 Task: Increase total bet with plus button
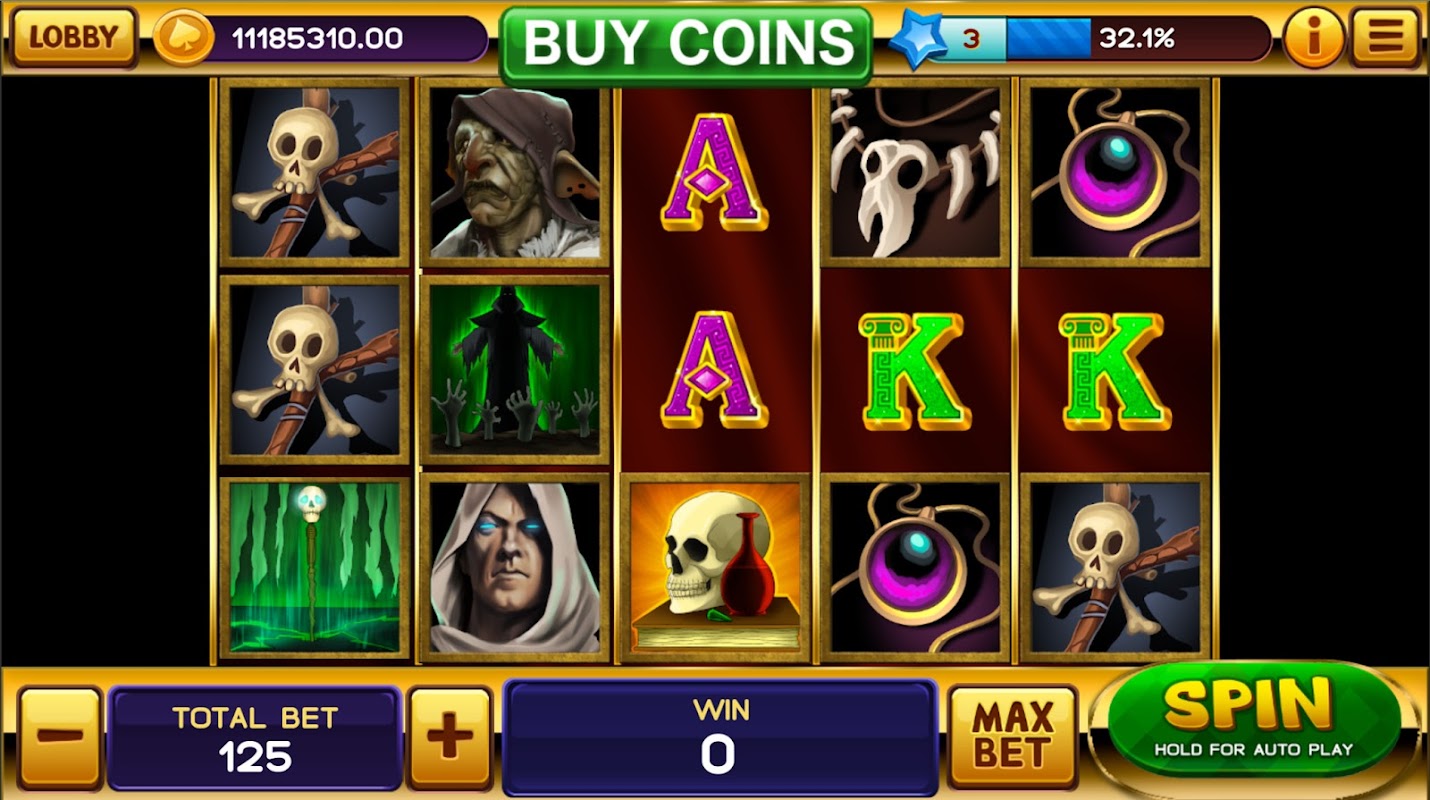click(x=450, y=738)
